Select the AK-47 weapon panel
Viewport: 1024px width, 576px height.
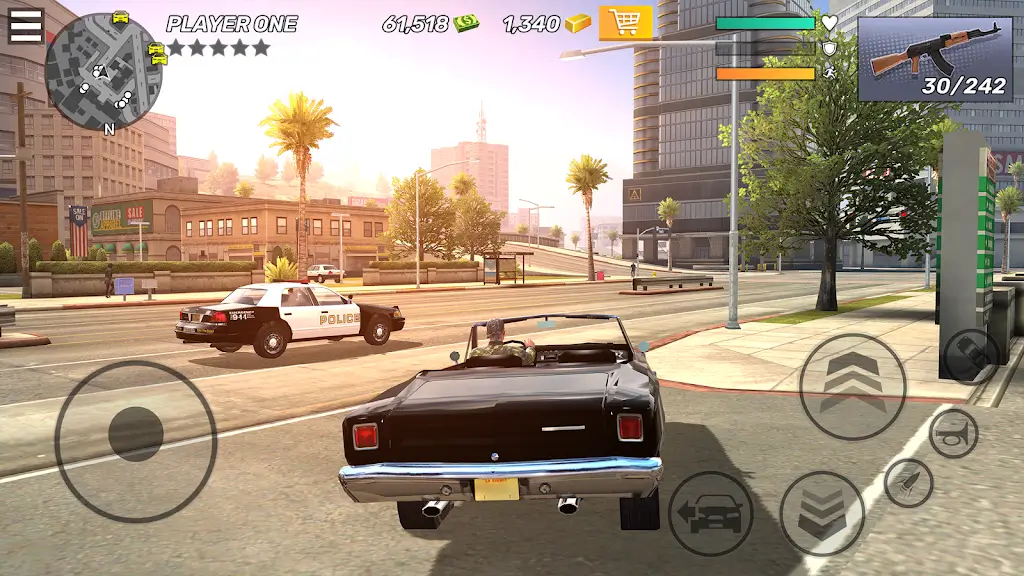pyautogui.click(x=935, y=59)
